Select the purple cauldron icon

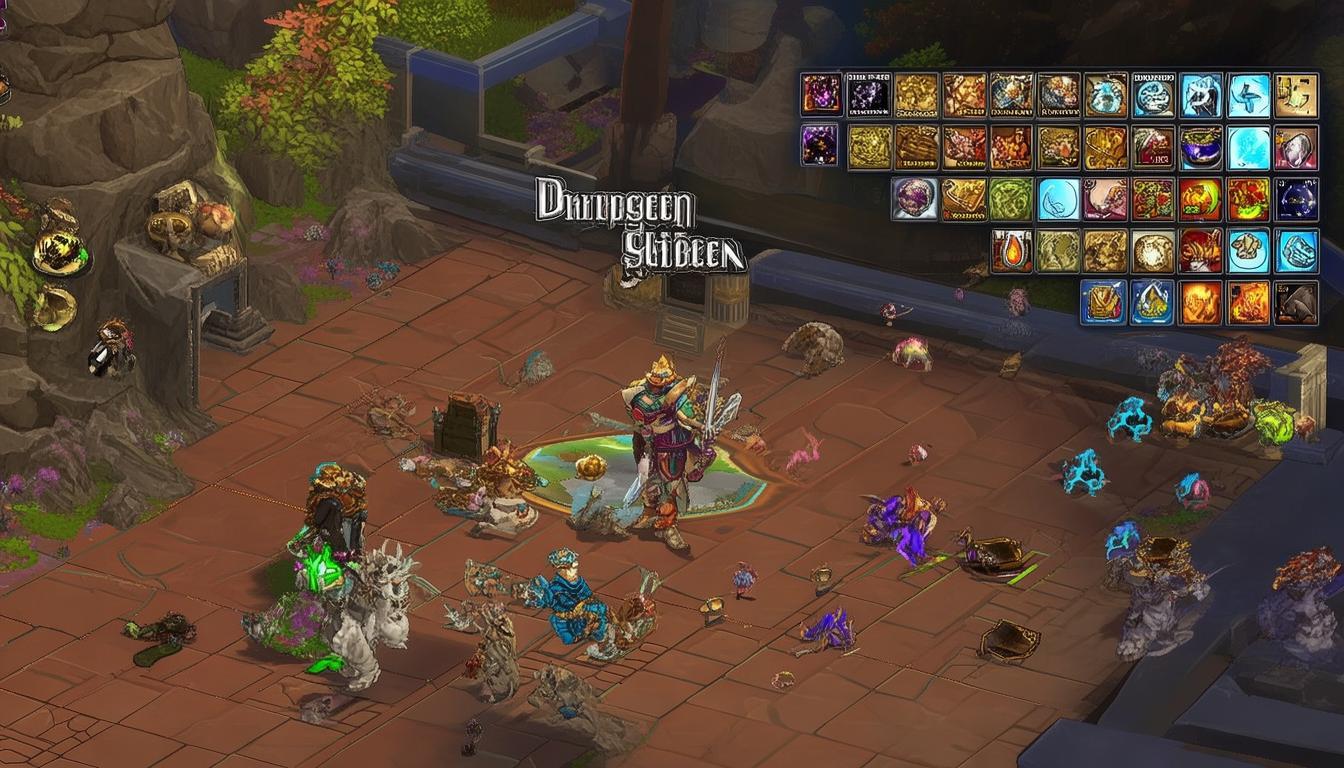[x=1201, y=147]
